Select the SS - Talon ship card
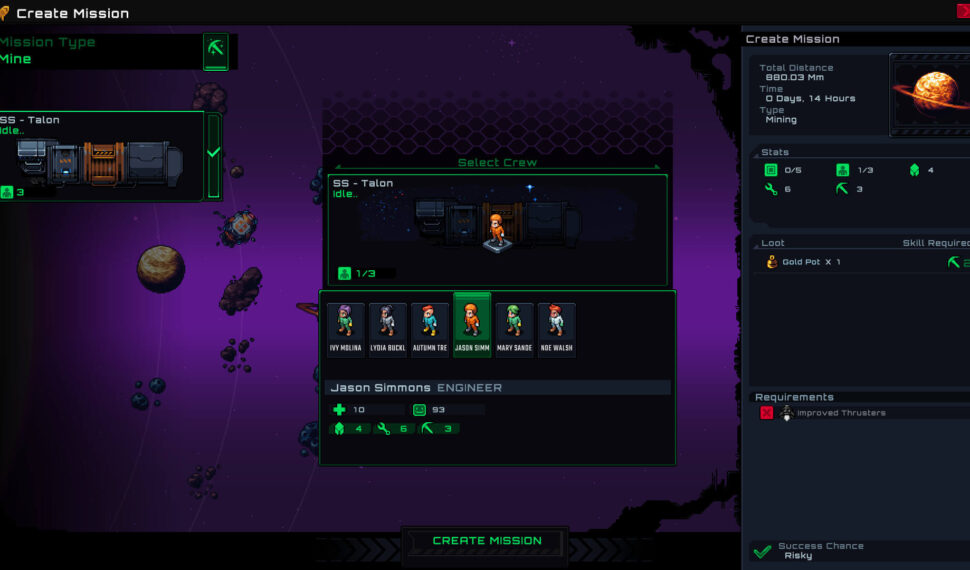The image size is (970, 570). click(100, 155)
